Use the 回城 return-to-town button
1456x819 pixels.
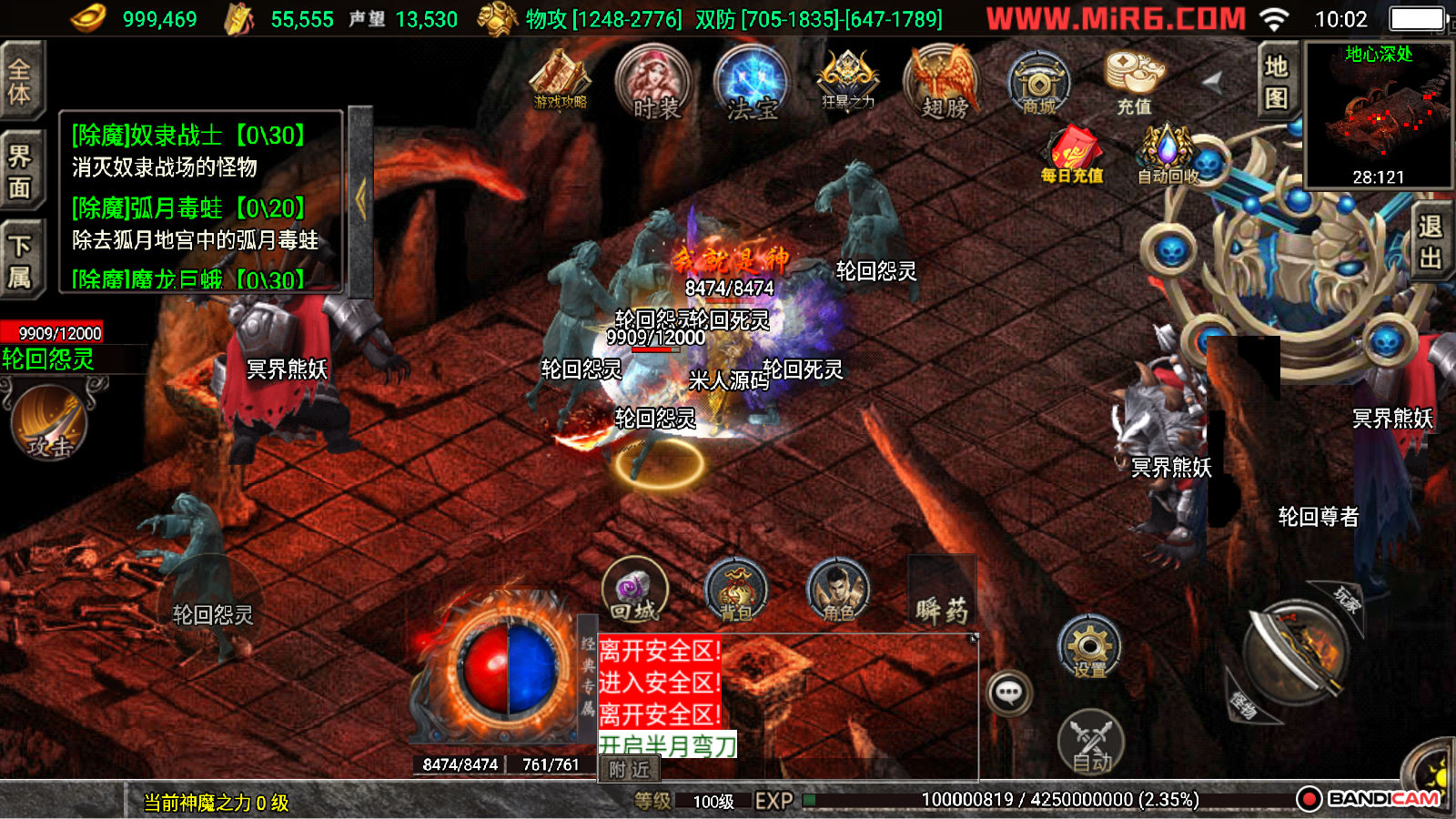click(x=634, y=590)
